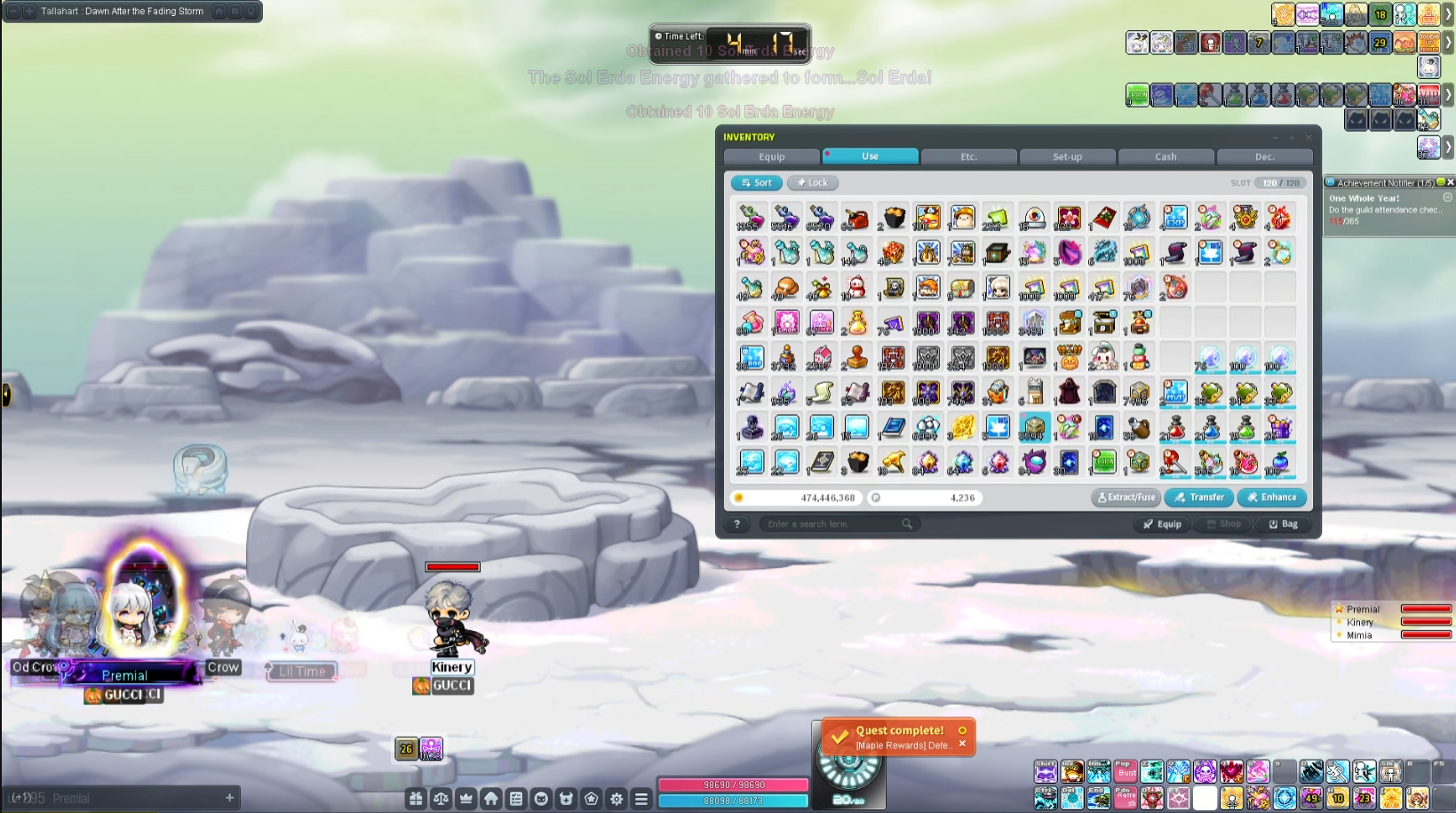This screenshot has height=813, width=1456.
Task: Open the inventory help question mark
Action: (x=736, y=524)
